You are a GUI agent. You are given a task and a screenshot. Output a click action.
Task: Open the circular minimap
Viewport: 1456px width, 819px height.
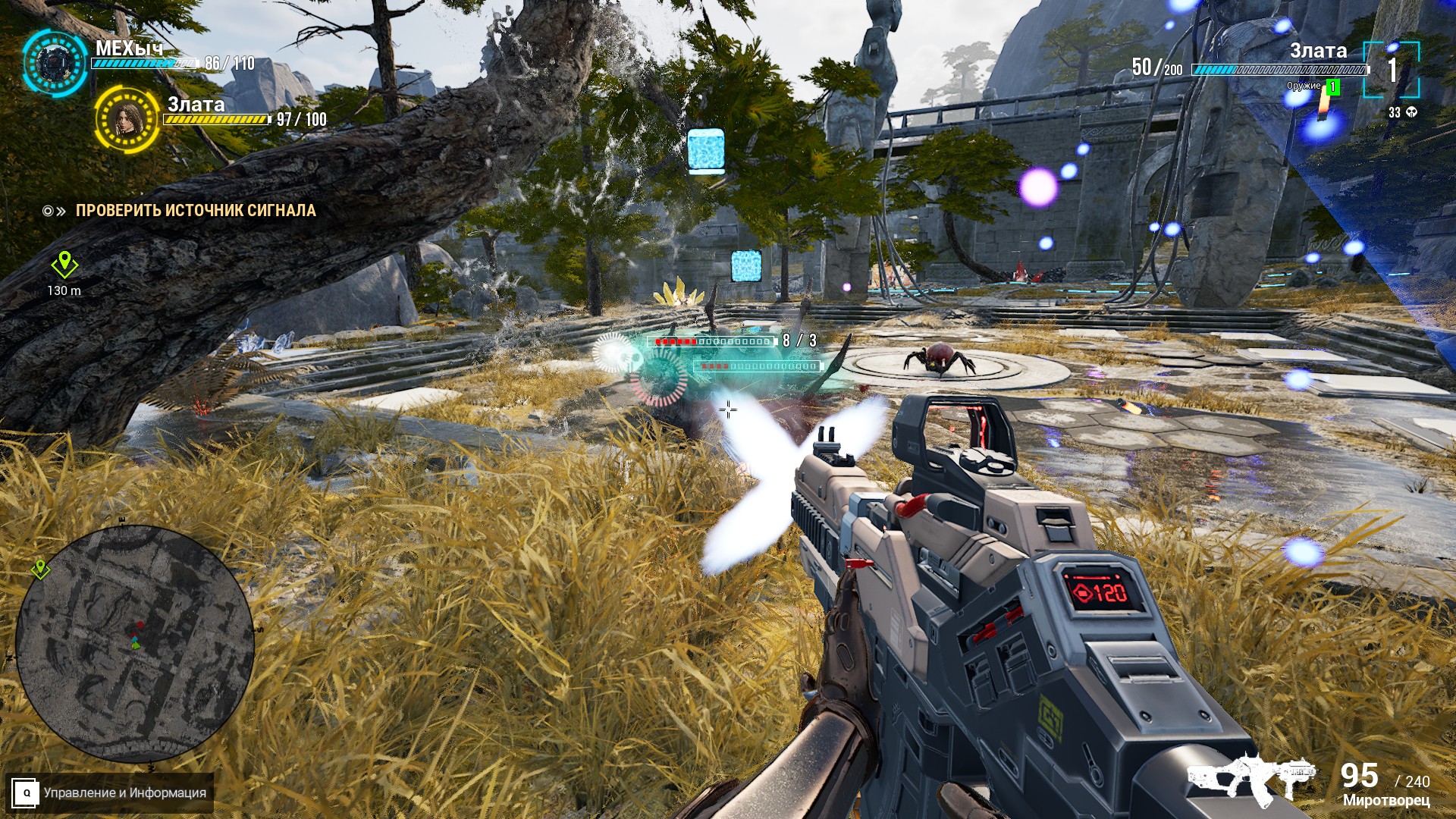(134, 644)
